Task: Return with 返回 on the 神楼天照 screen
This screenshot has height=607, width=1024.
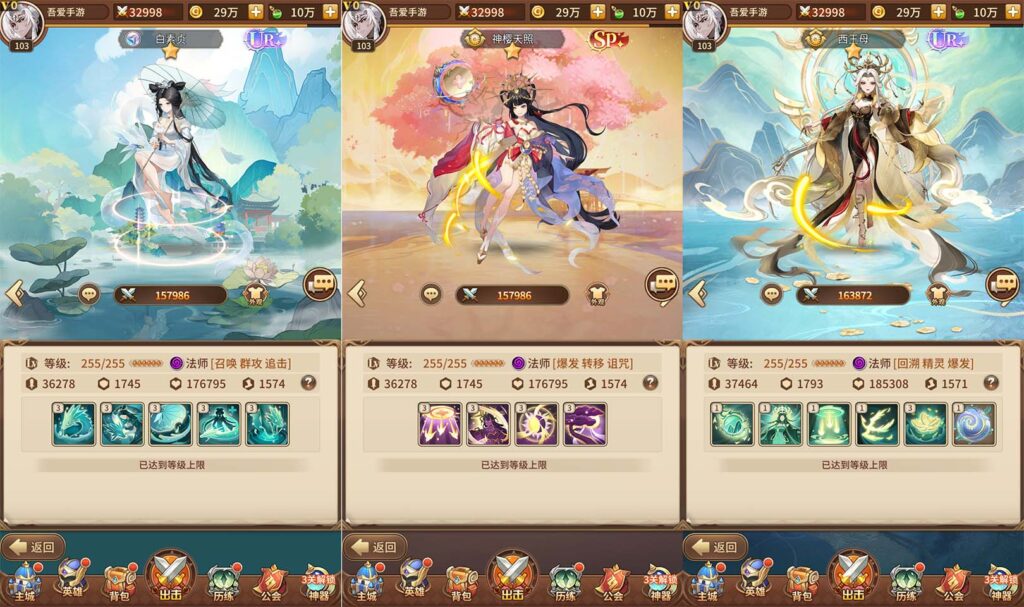Action: click(375, 546)
